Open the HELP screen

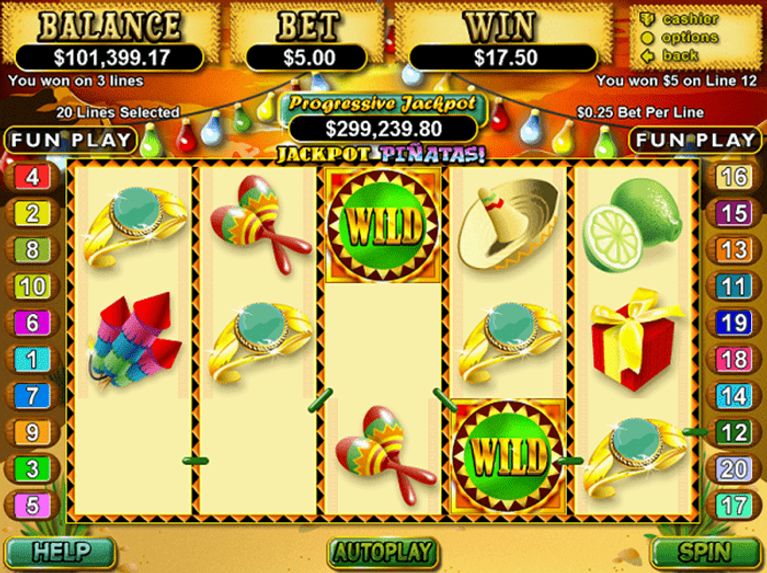point(60,551)
